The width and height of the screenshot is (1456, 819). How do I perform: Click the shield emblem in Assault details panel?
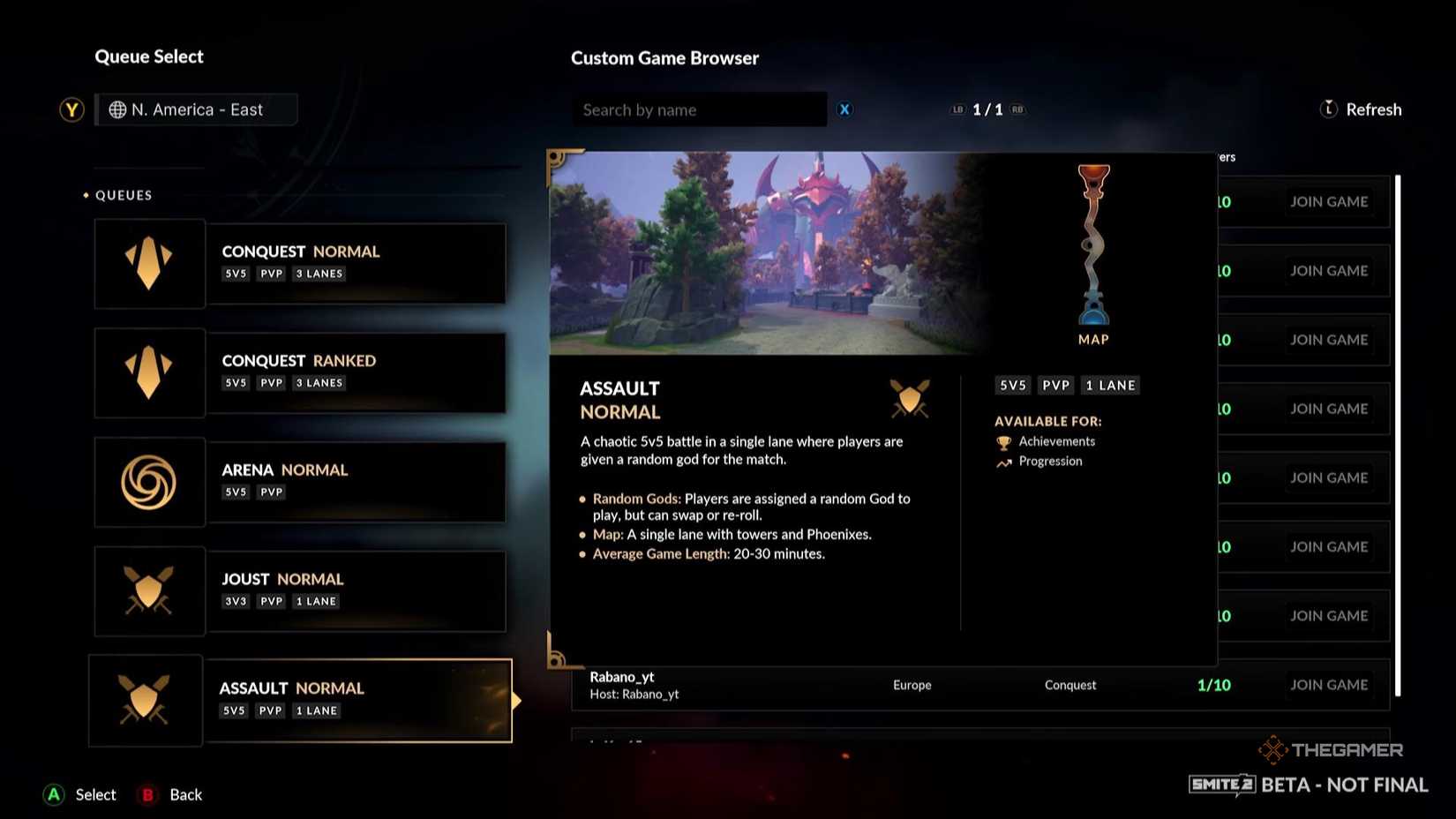[x=910, y=399]
